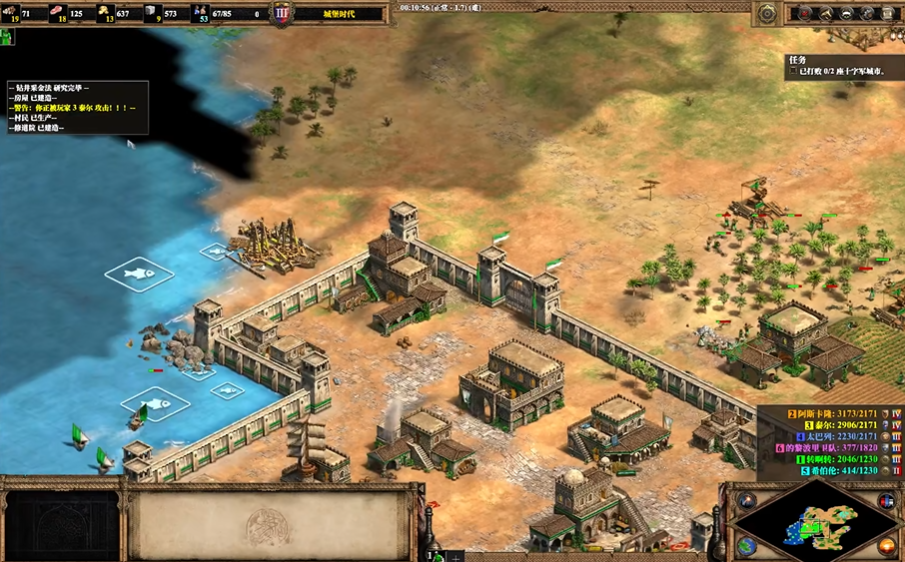
Task: Toggle the minimap economy/color mode button
Action: pos(887,546)
